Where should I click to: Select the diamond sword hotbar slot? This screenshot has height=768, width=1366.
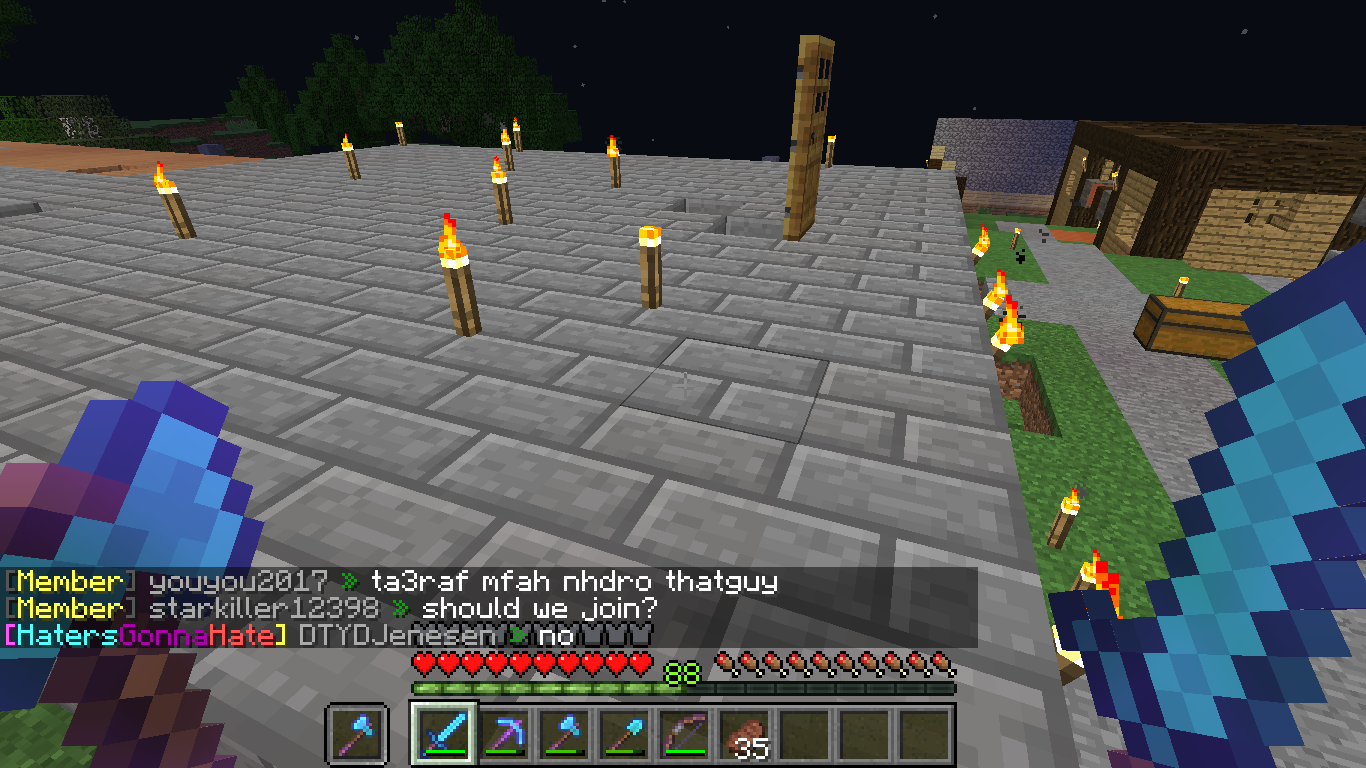(441, 735)
